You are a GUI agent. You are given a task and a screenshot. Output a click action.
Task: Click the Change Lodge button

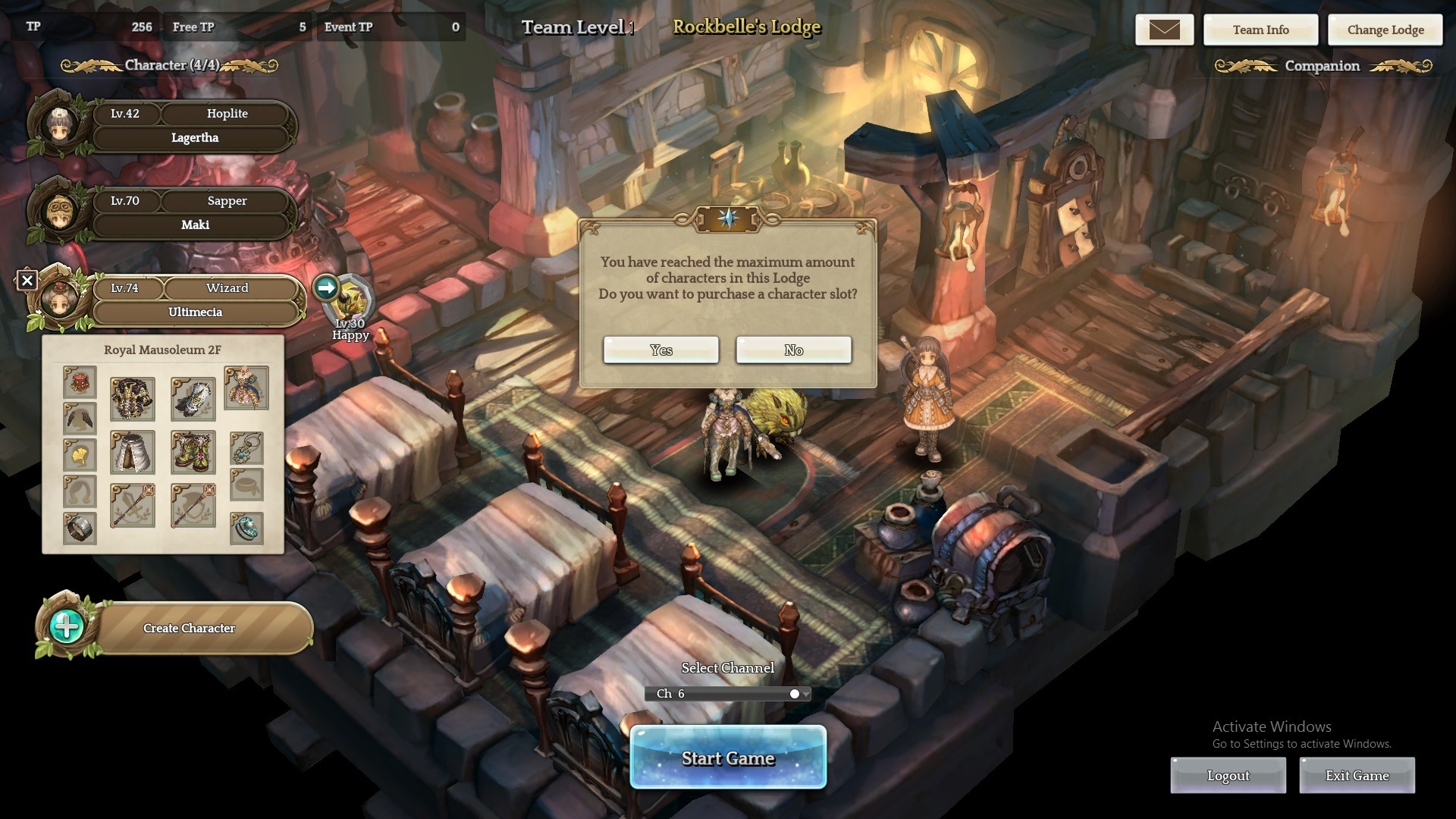1385,30
